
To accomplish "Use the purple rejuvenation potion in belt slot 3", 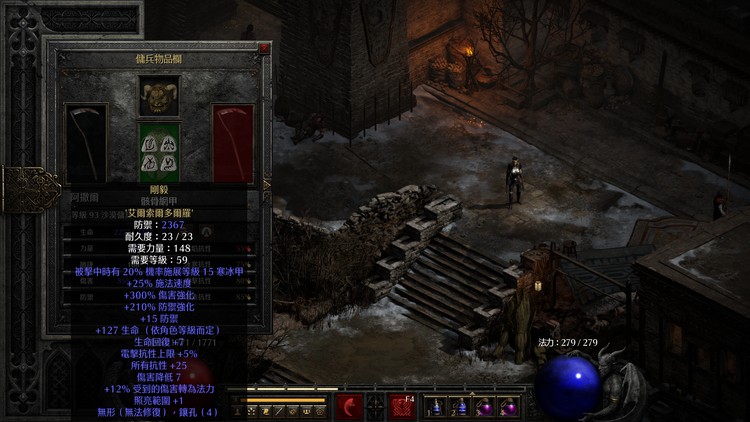I will [484, 407].
